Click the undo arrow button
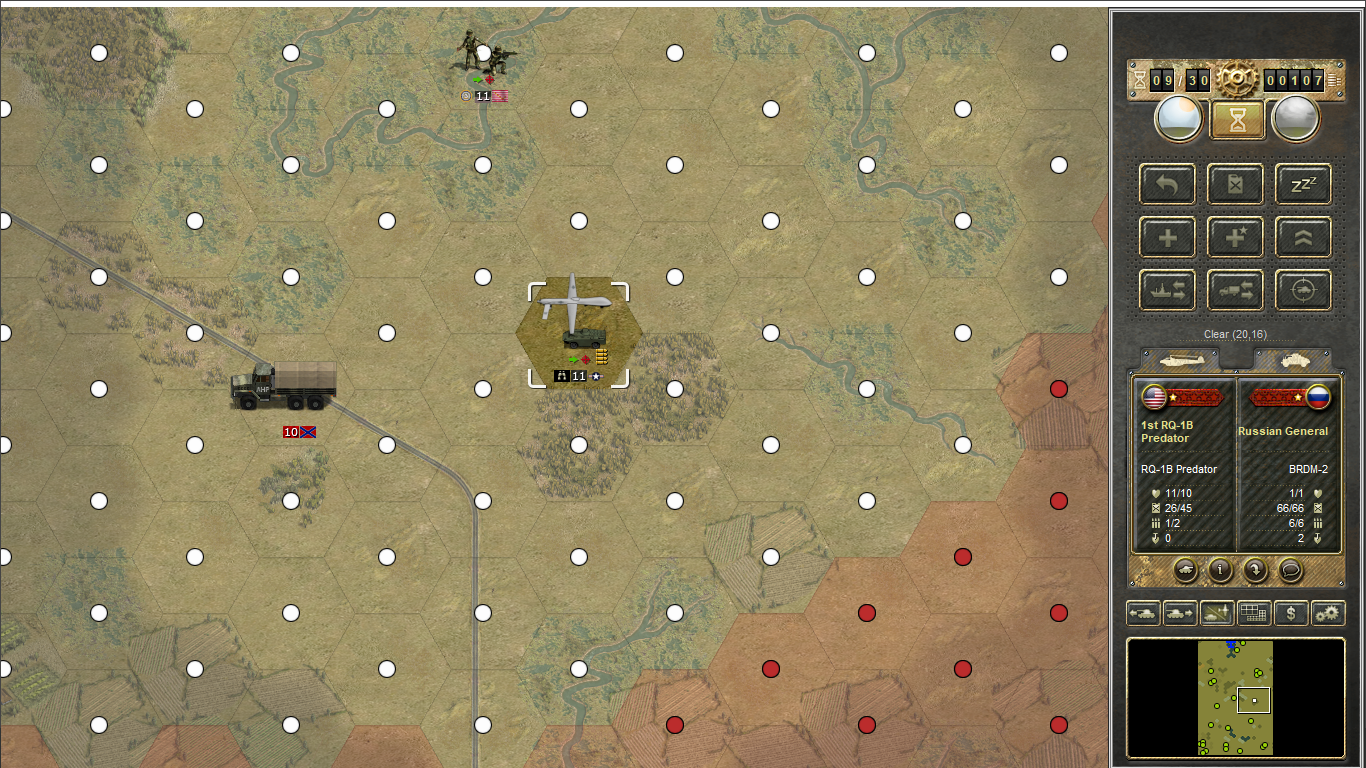The width and height of the screenshot is (1366, 768). (1167, 184)
